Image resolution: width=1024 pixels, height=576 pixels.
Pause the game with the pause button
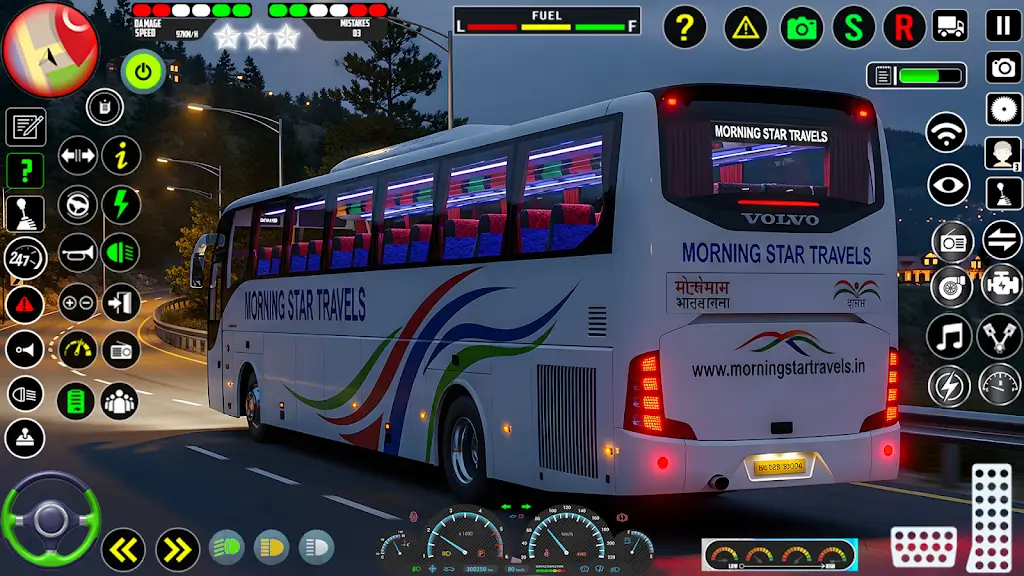coord(1003,26)
